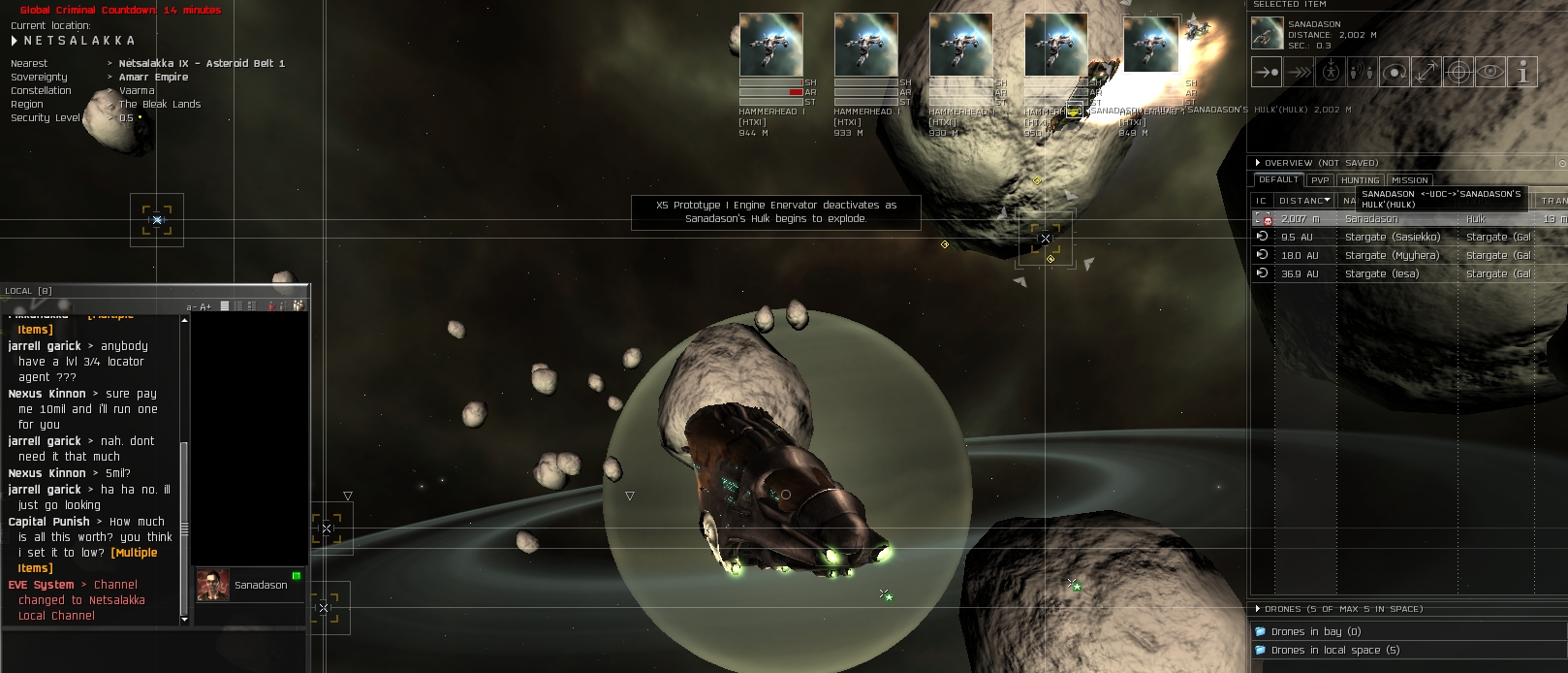Look at Sanadason with the eye icon

(x=1490, y=72)
